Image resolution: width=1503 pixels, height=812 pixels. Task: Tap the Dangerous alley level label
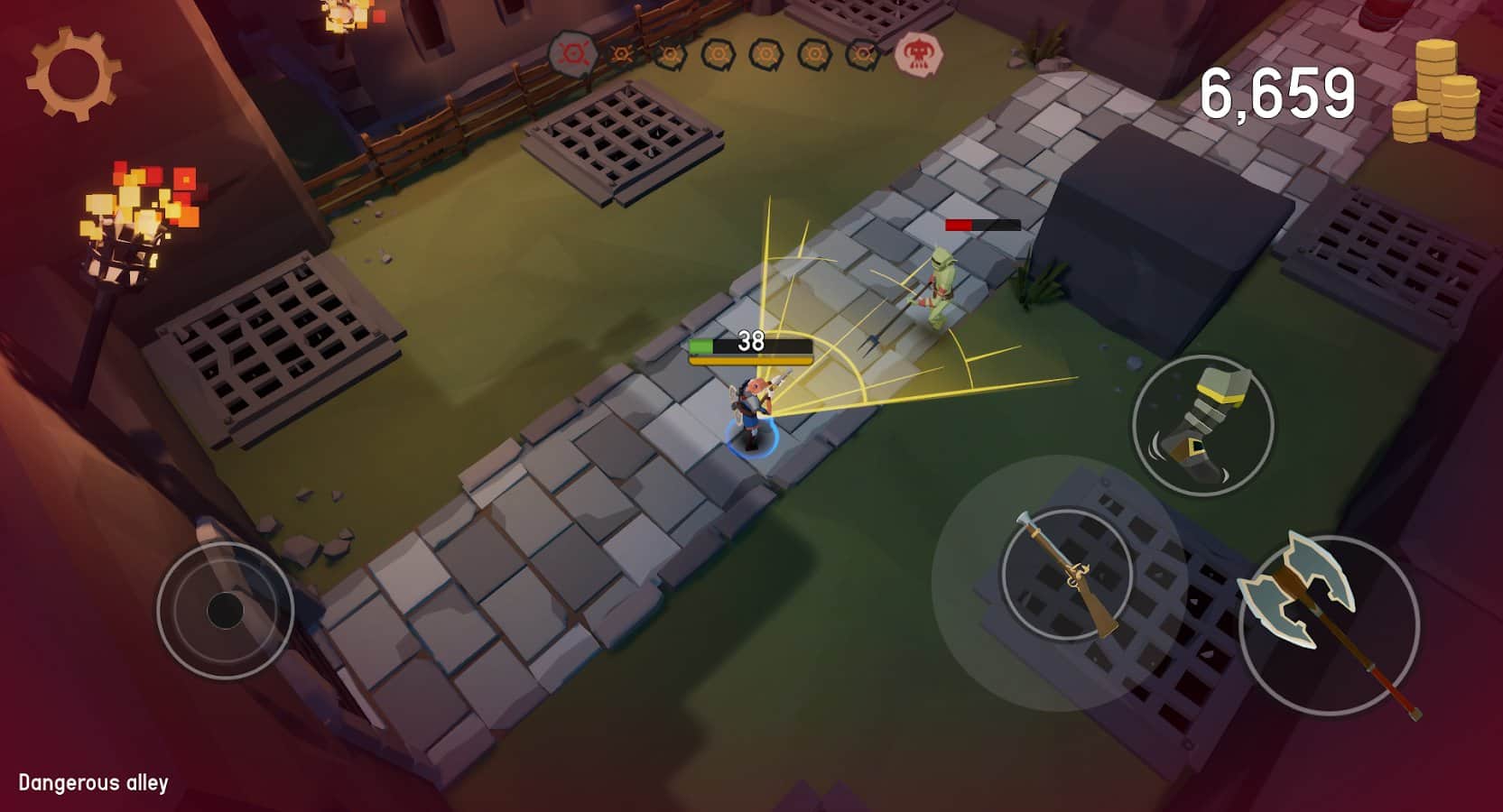[94, 782]
